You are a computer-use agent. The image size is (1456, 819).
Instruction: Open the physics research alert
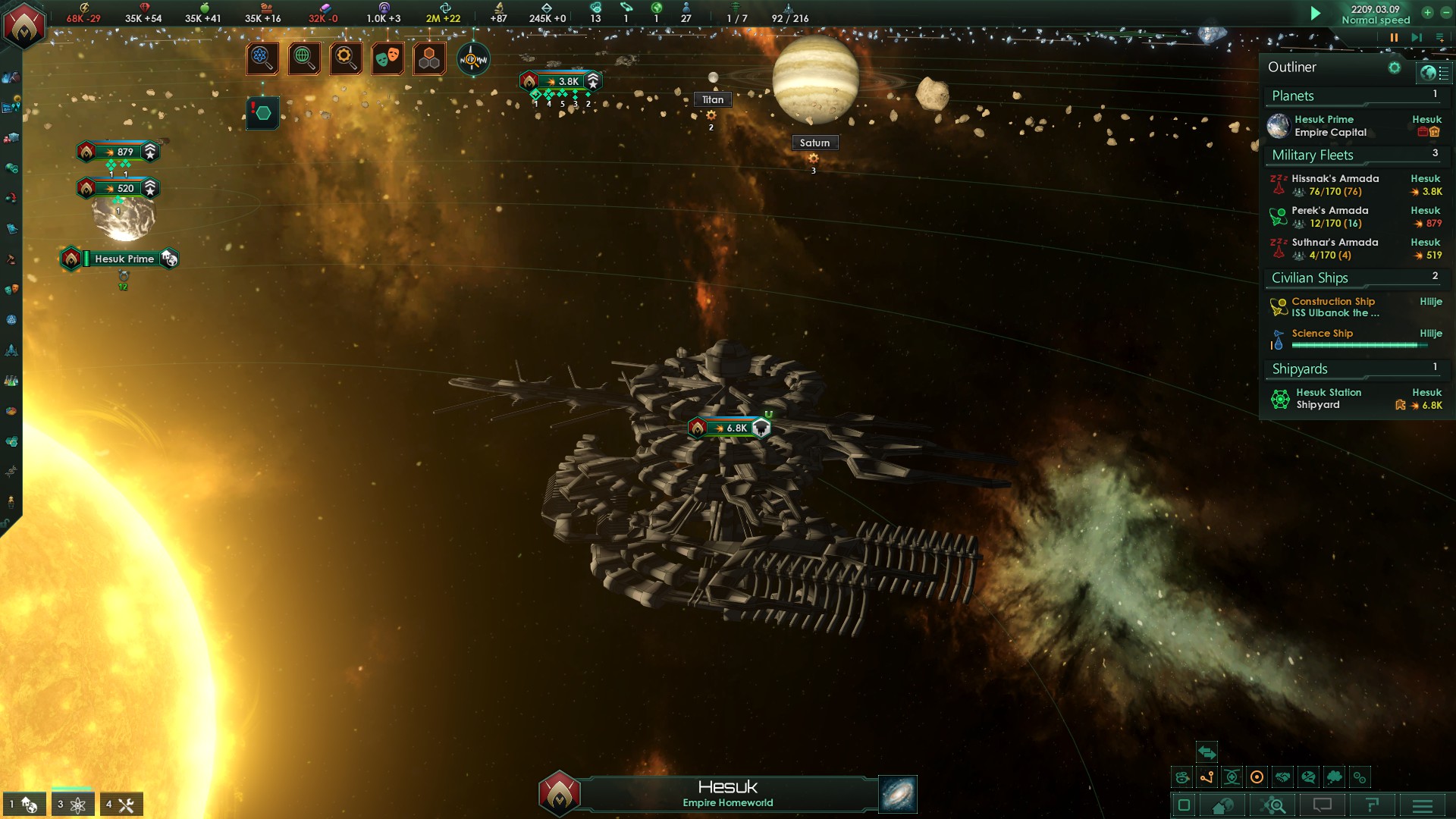tap(262, 58)
